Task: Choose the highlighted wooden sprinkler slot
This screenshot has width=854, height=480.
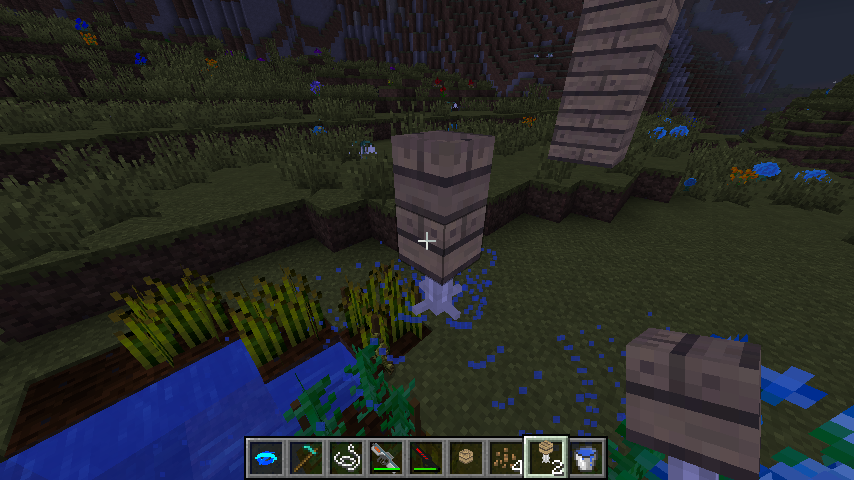Action: [x=546, y=457]
